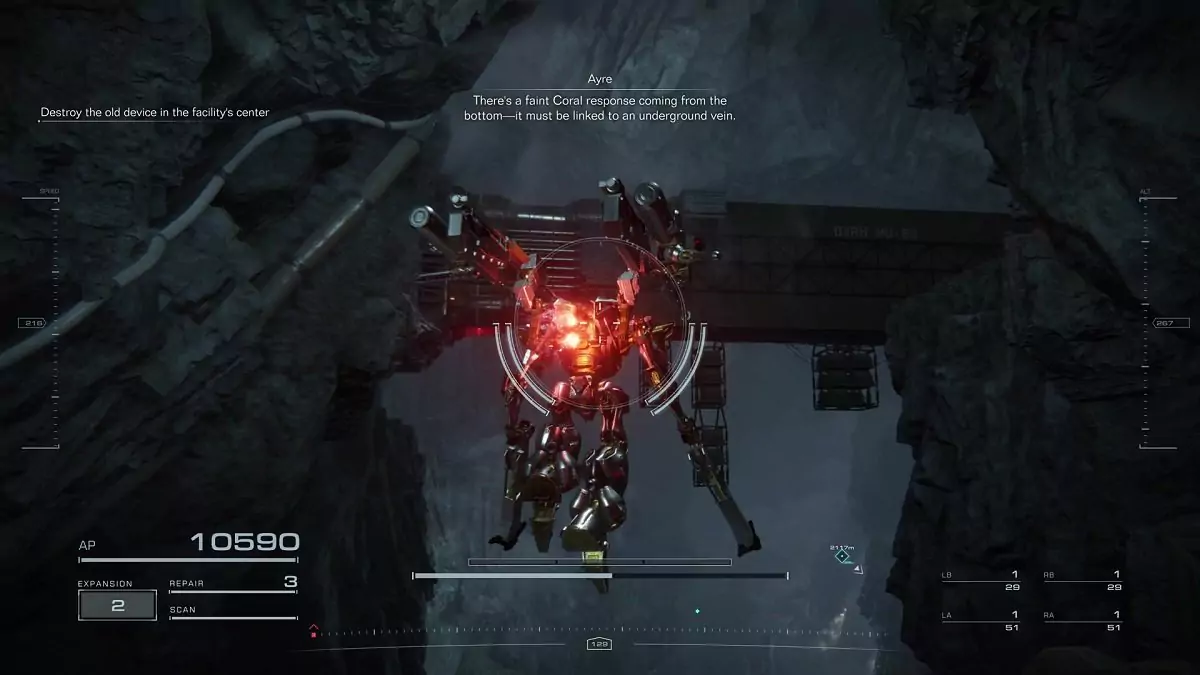
Task: Trigger the Scan function
Action: [233, 611]
